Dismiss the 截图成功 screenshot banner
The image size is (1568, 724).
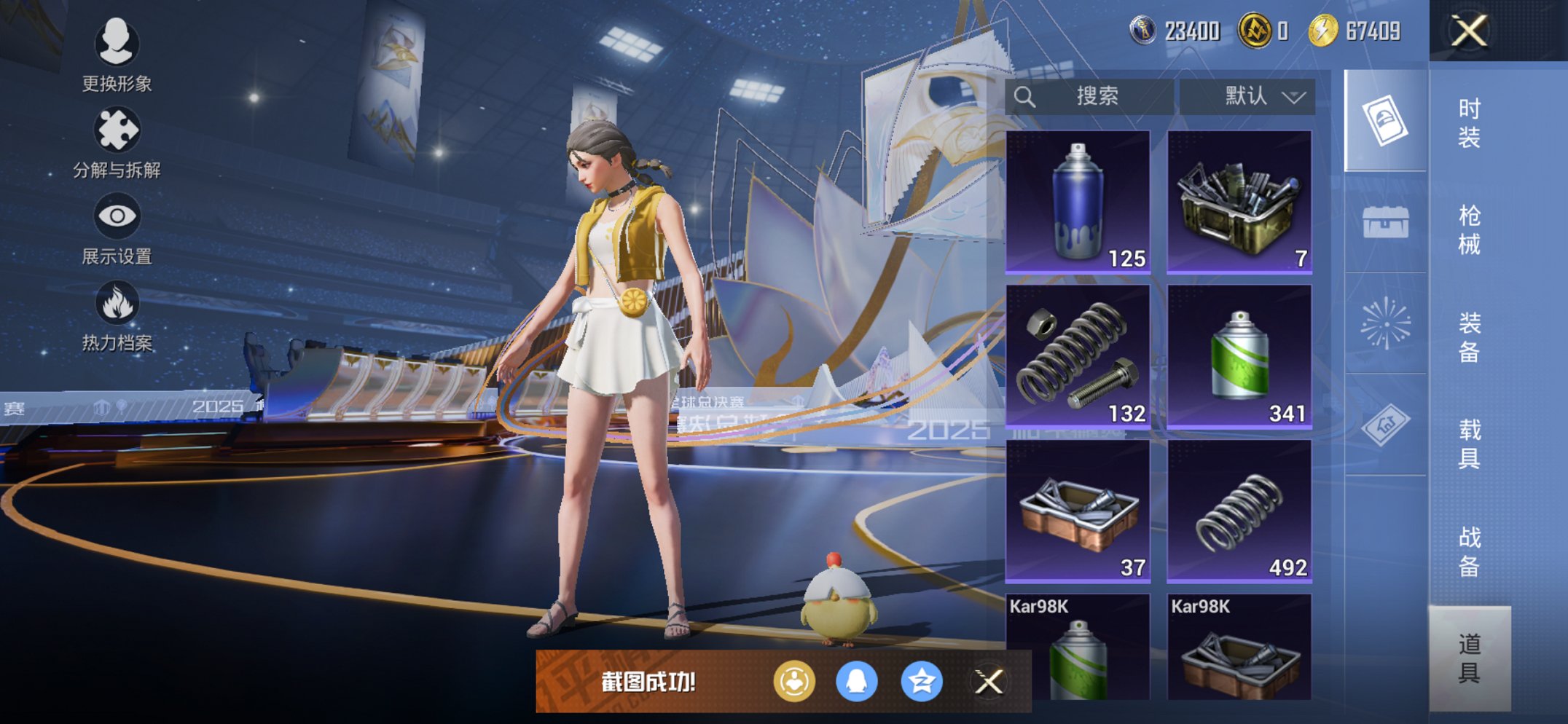point(989,682)
